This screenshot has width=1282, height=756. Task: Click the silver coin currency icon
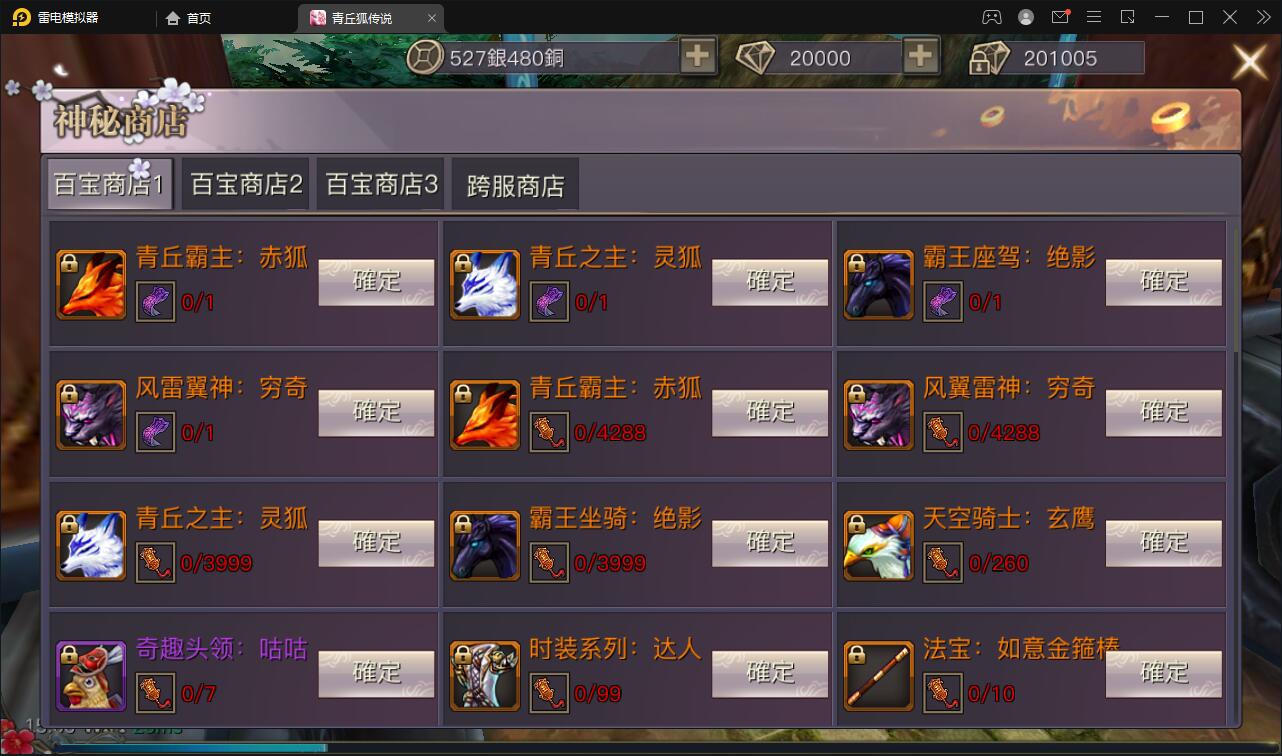coord(426,57)
